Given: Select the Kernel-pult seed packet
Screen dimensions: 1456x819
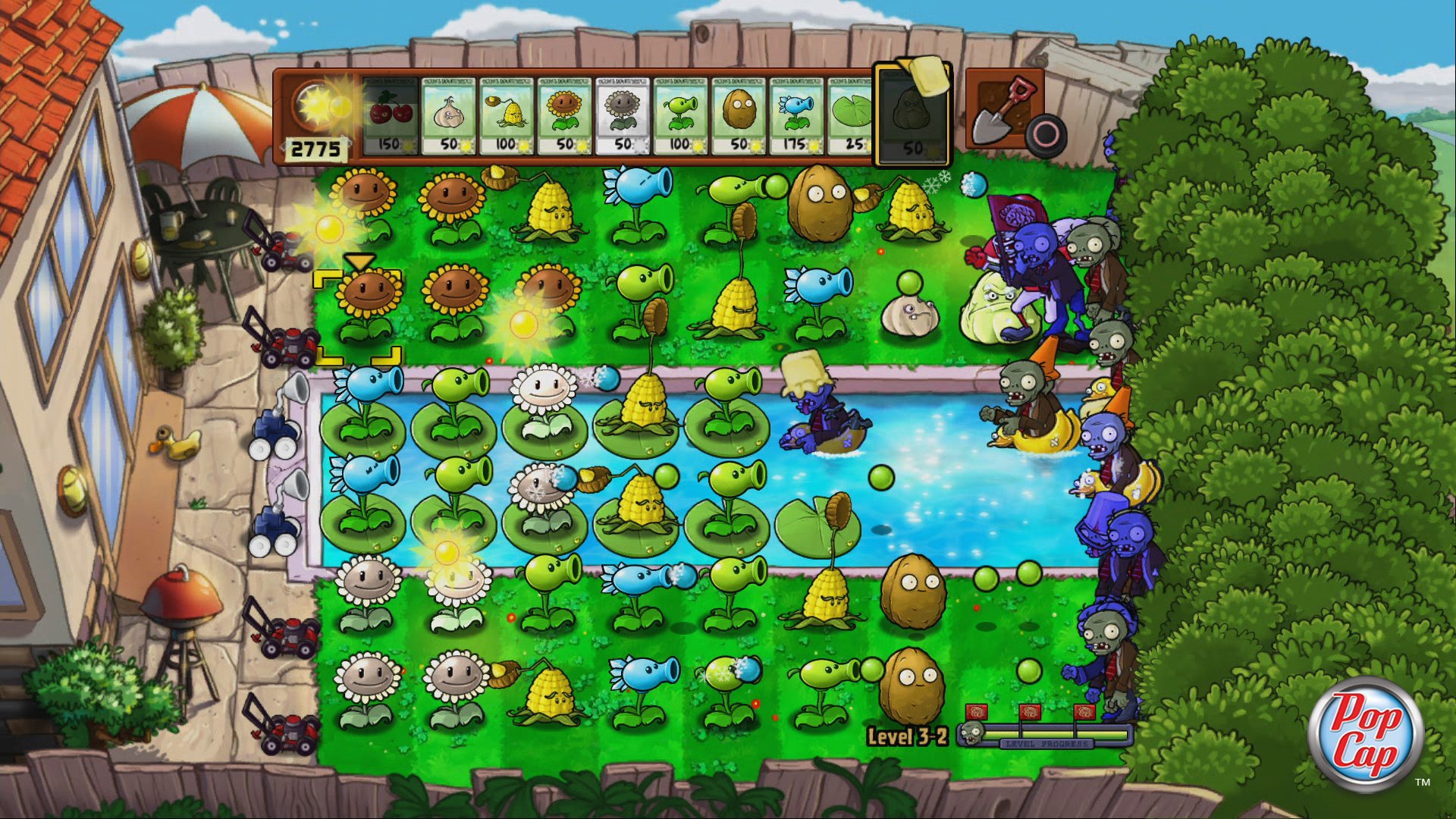Looking at the screenshot, I should [x=507, y=114].
